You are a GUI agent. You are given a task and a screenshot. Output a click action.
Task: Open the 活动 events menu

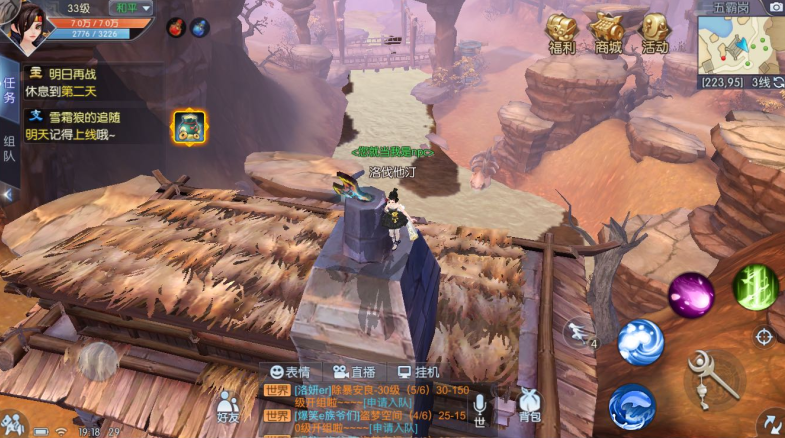point(655,32)
